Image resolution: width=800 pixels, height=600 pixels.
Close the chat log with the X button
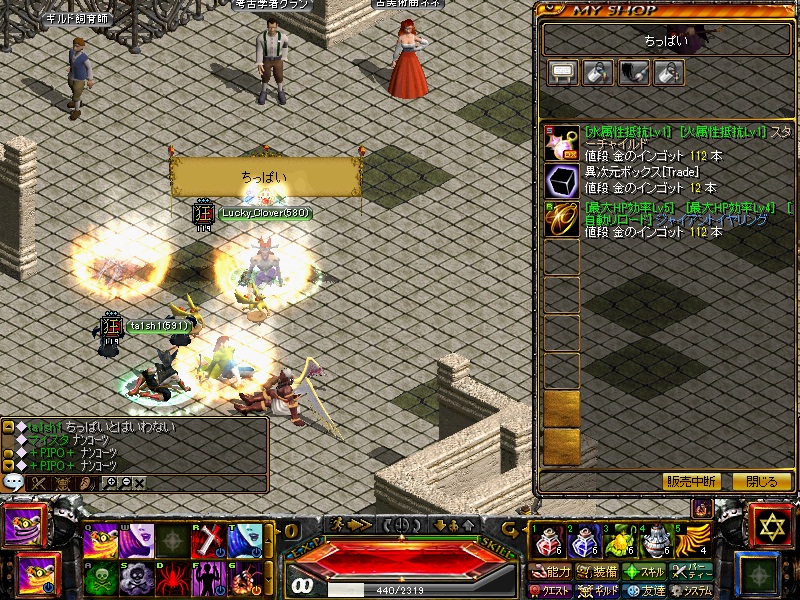139,483
